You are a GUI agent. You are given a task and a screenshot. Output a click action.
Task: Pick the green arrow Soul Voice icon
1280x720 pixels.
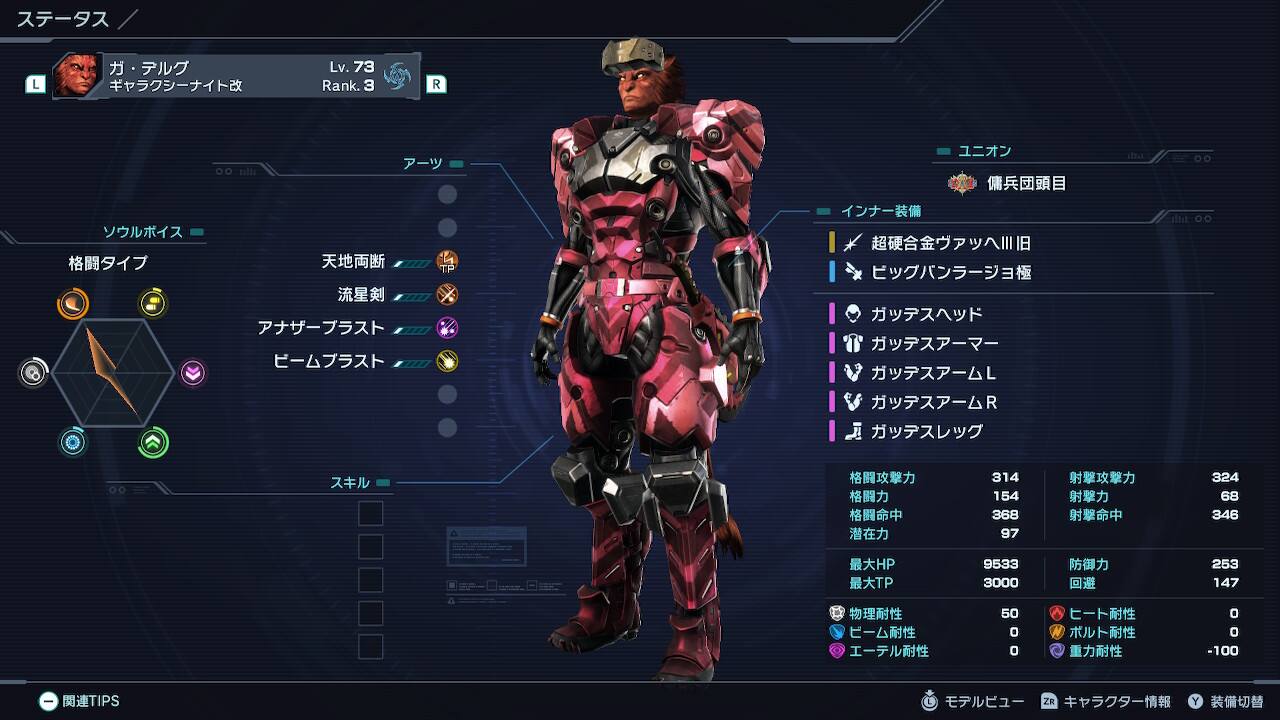point(153,443)
